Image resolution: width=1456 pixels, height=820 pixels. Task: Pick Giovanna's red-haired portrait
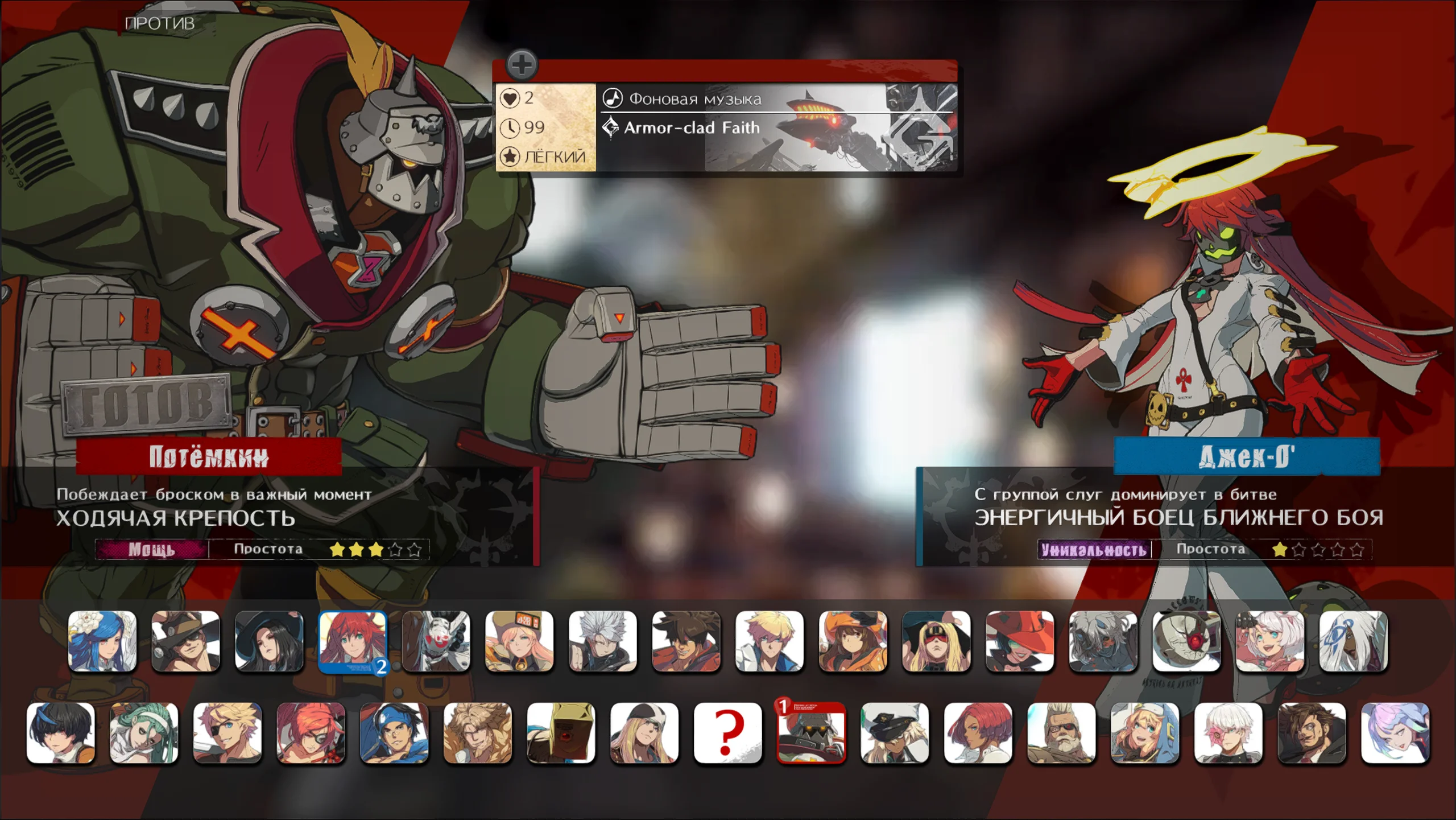click(x=978, y=732)
